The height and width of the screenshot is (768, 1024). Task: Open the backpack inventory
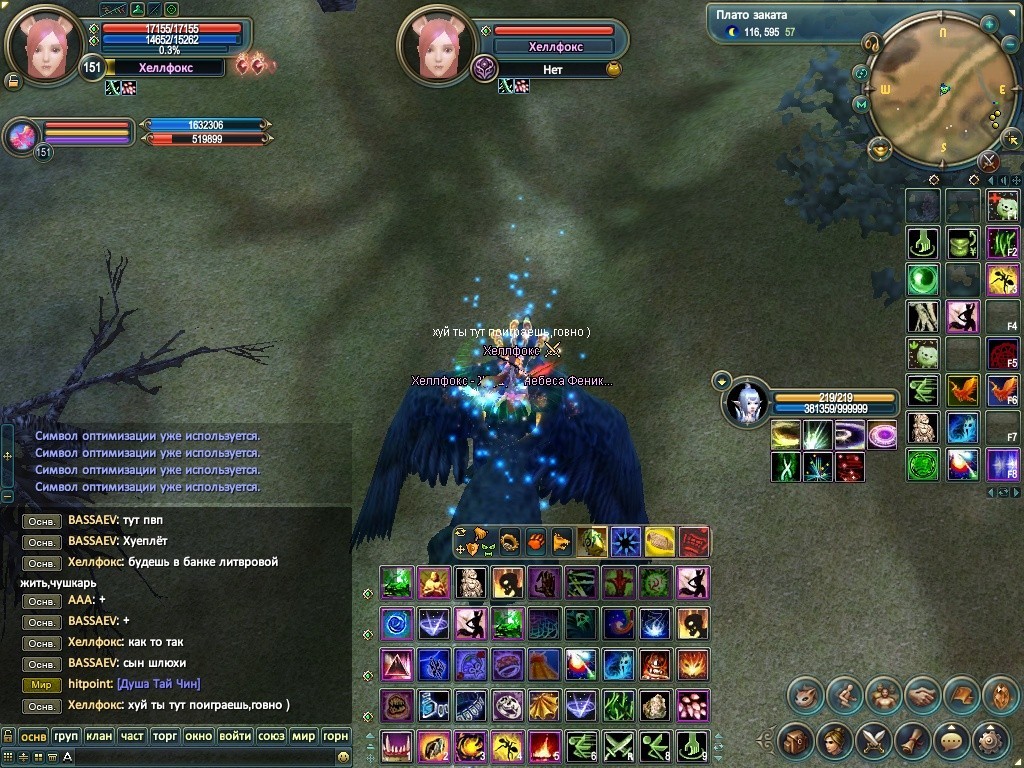pos(795,741)
